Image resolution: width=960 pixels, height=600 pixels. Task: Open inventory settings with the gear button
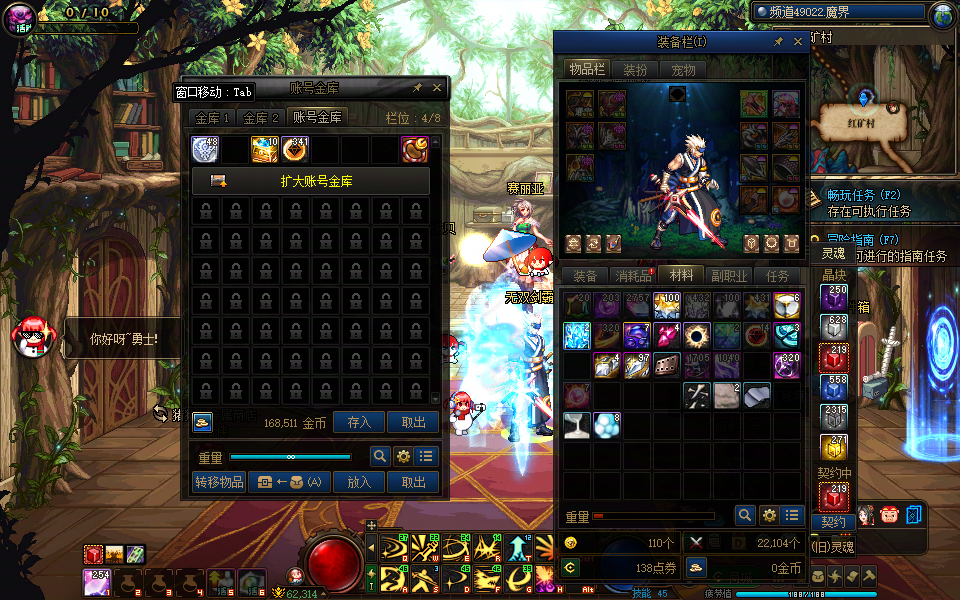click(x=769, y=515)
